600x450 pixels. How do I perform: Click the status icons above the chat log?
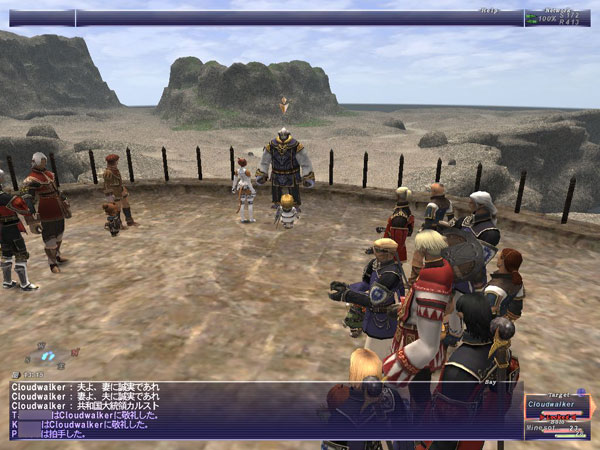pos(48,356)
